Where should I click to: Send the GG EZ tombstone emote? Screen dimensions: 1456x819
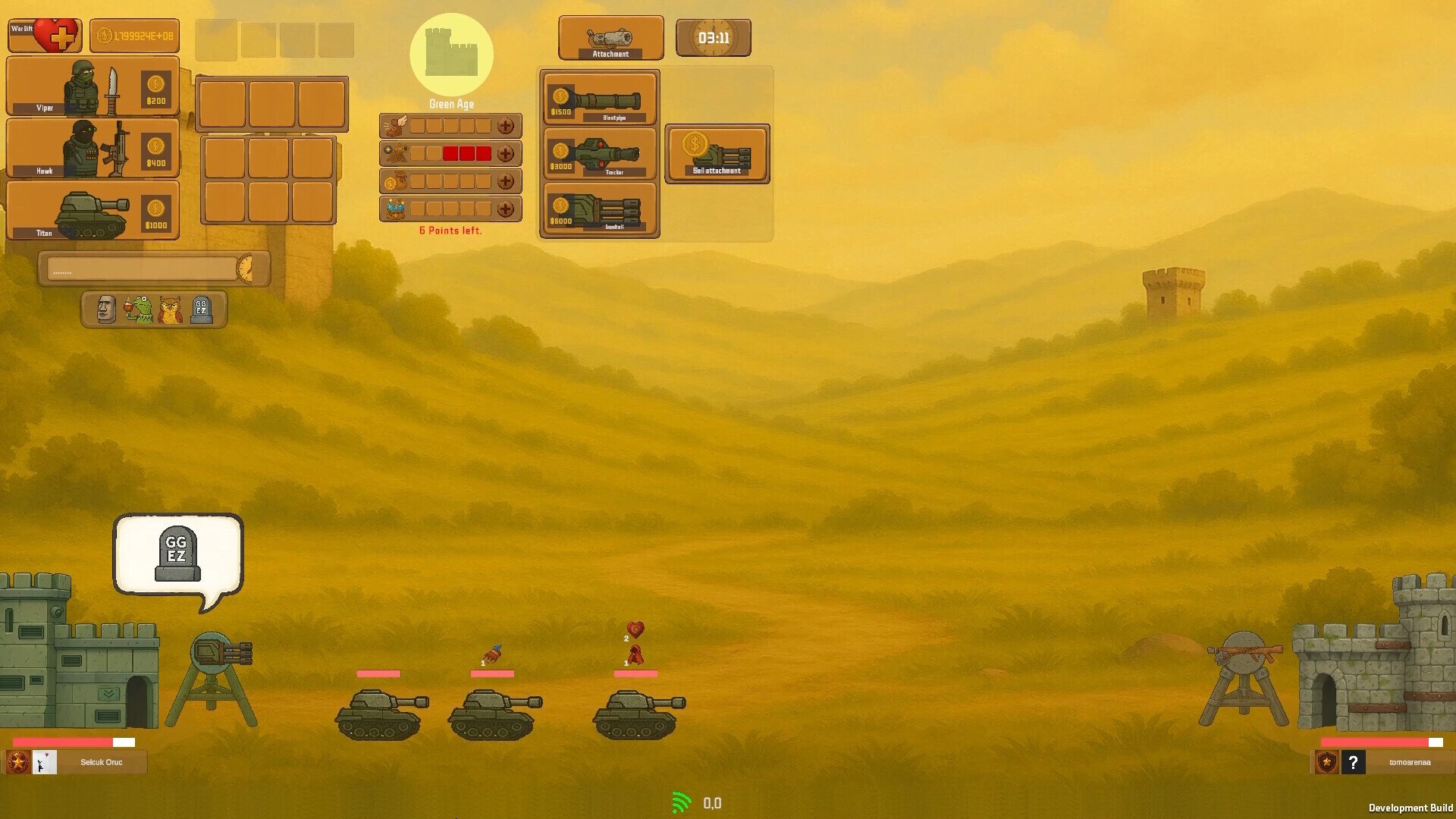point(202,309)
